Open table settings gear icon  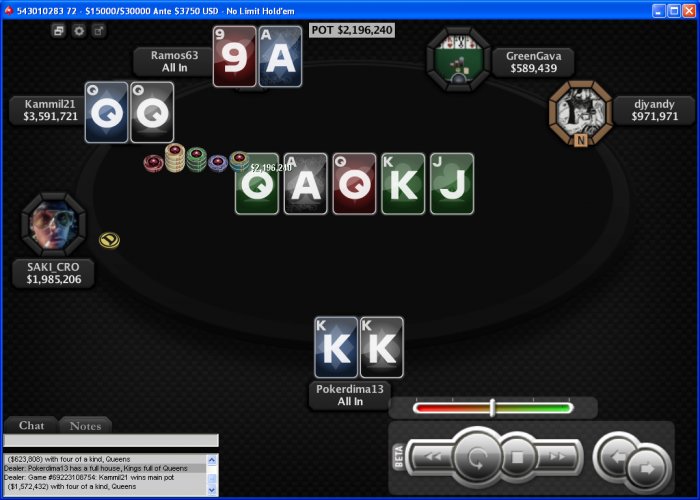coord(79,31)
